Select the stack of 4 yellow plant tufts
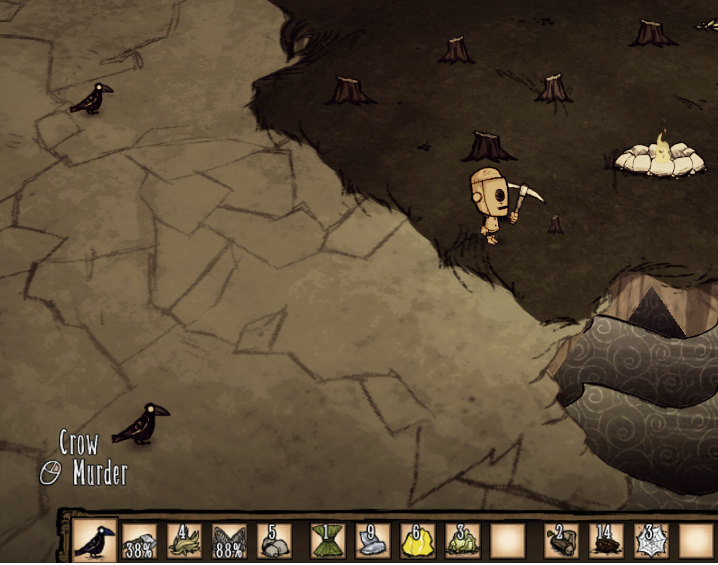718x565 pixels. (x=184, y=541)
